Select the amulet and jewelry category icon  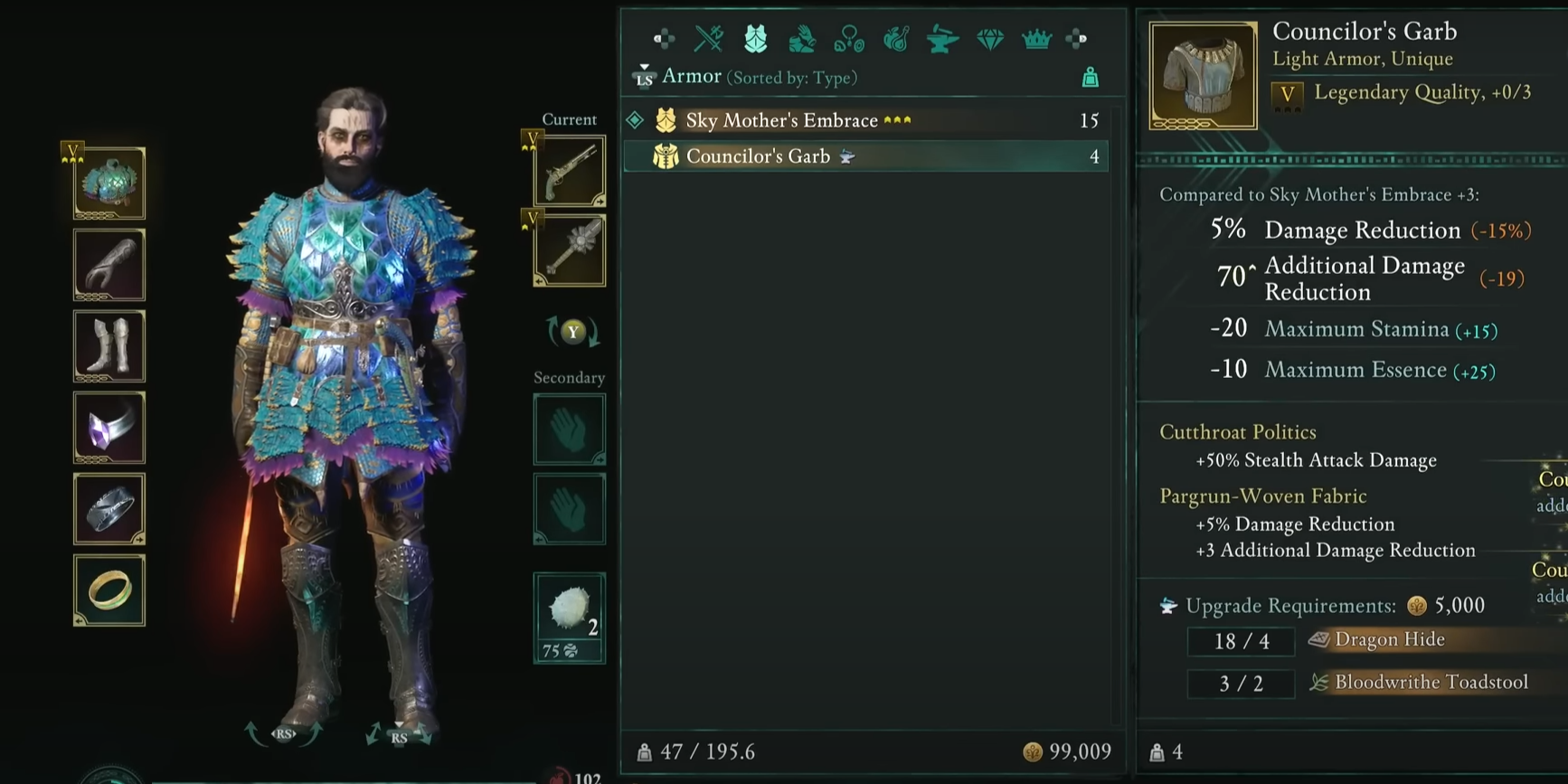coord(850,39)
